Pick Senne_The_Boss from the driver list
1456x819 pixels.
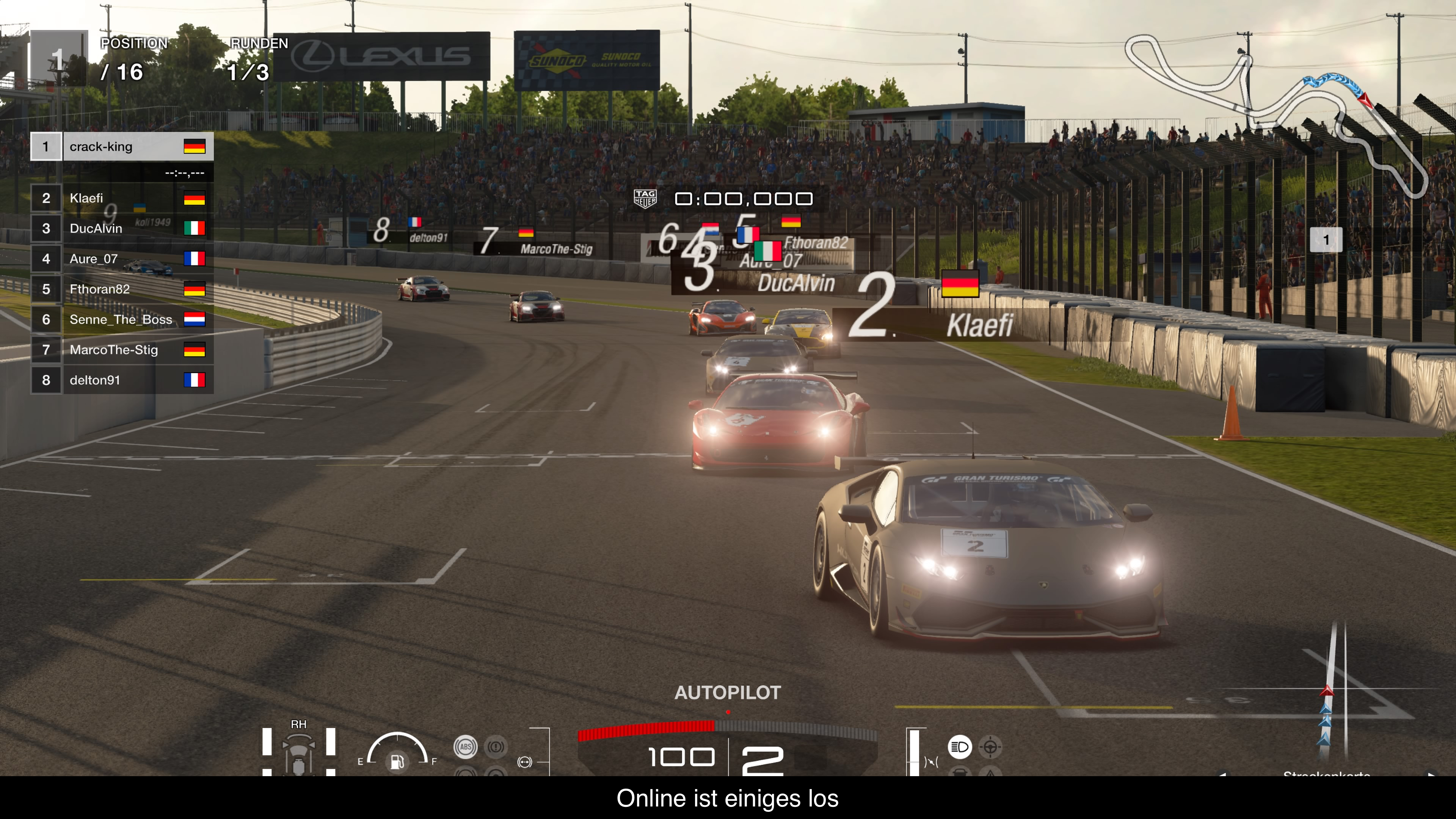point(121,320)
